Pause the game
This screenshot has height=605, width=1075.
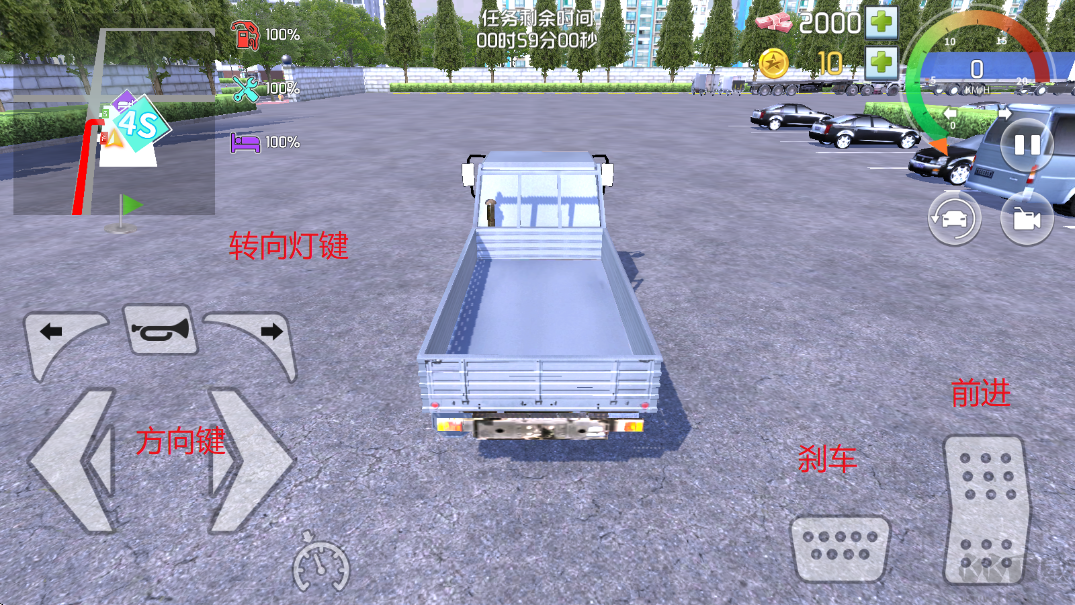(x=1027, y=145)
